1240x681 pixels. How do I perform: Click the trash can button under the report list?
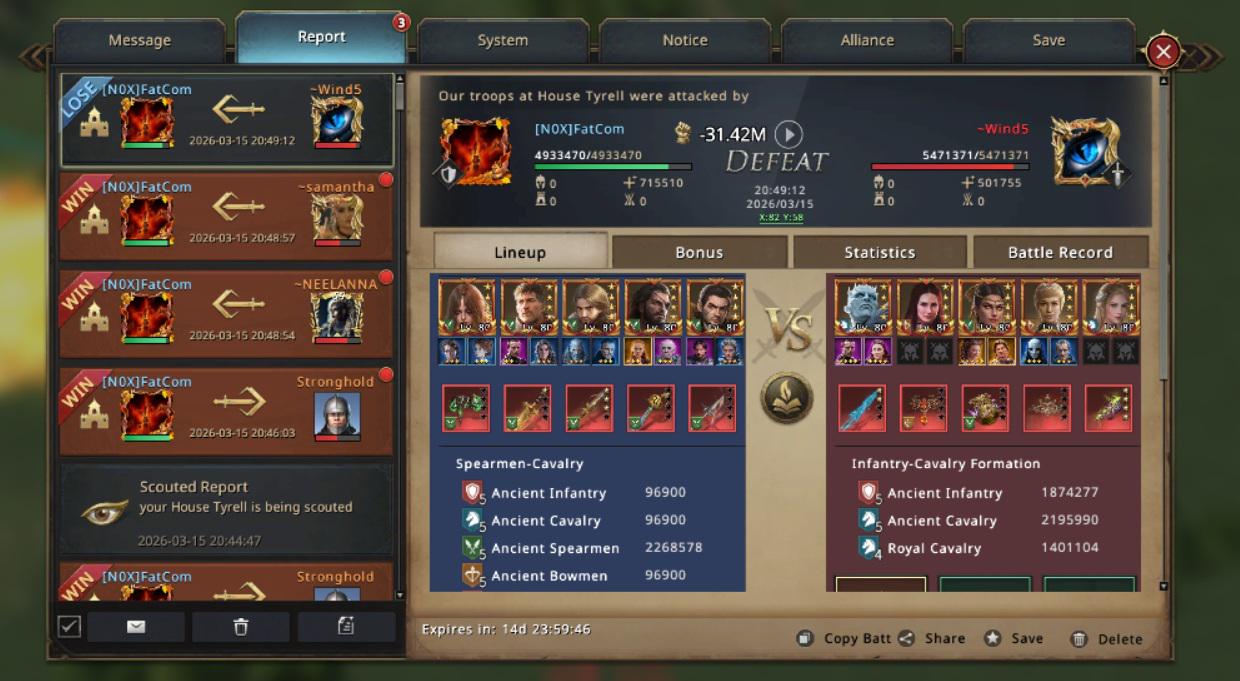(x=240, y=627)
